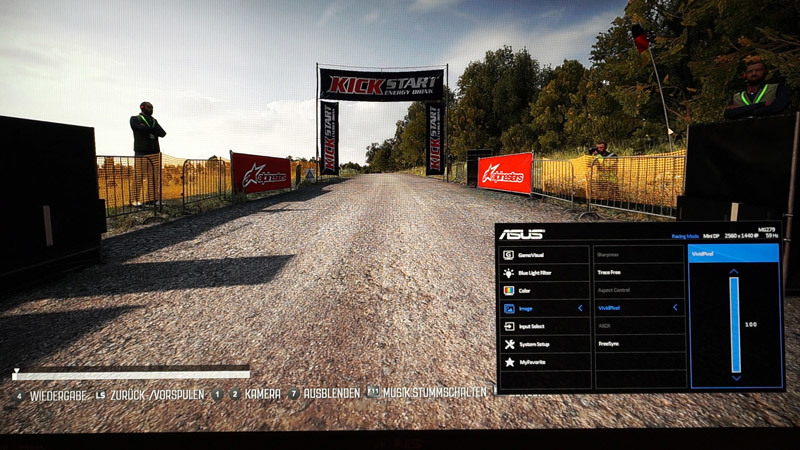Click the replay progress timeline bar
The width and height of the screenshot is (800, 450).
[x=131, y=375]
